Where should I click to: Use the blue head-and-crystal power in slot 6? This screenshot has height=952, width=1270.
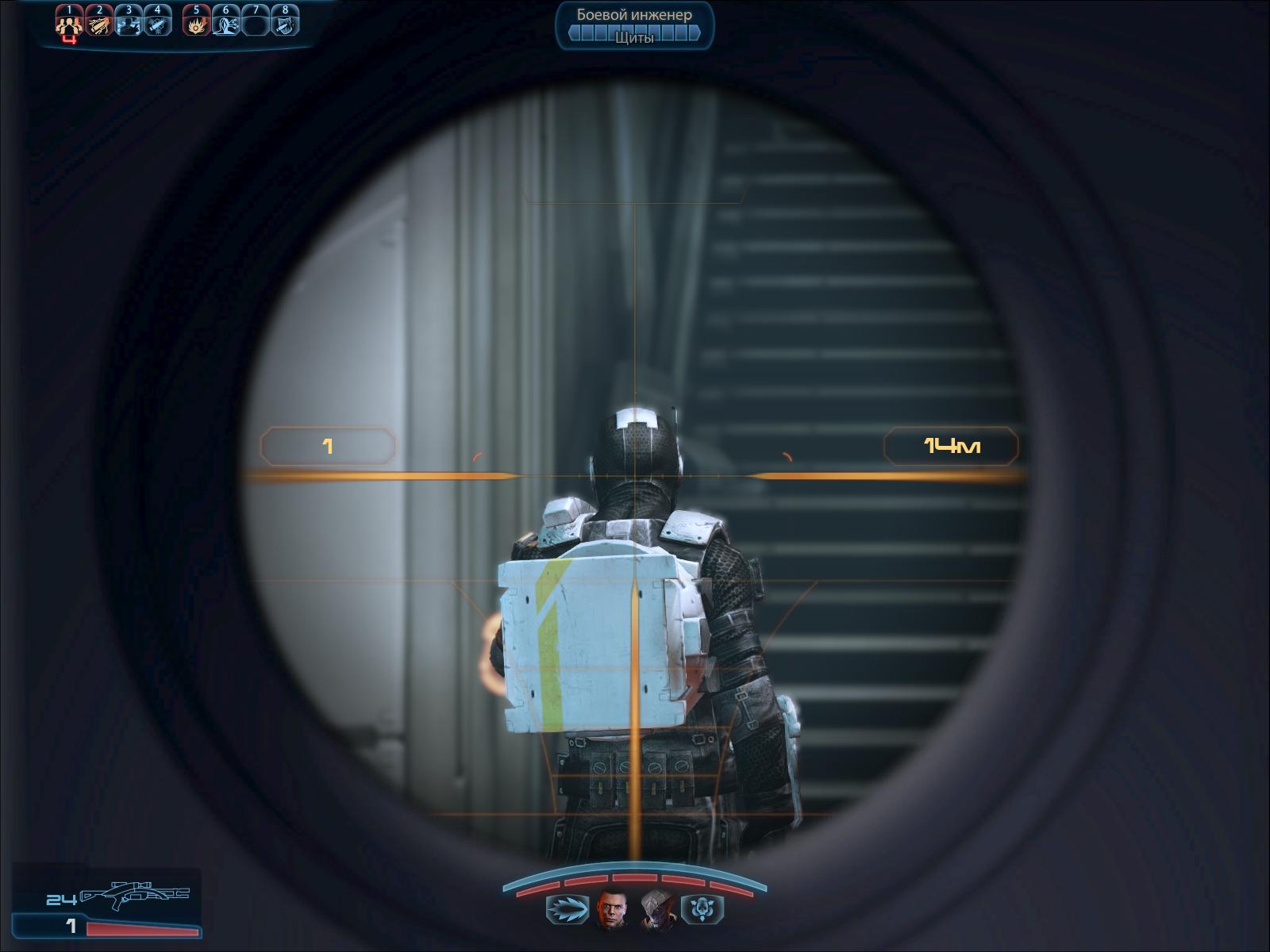pos(225,24)
